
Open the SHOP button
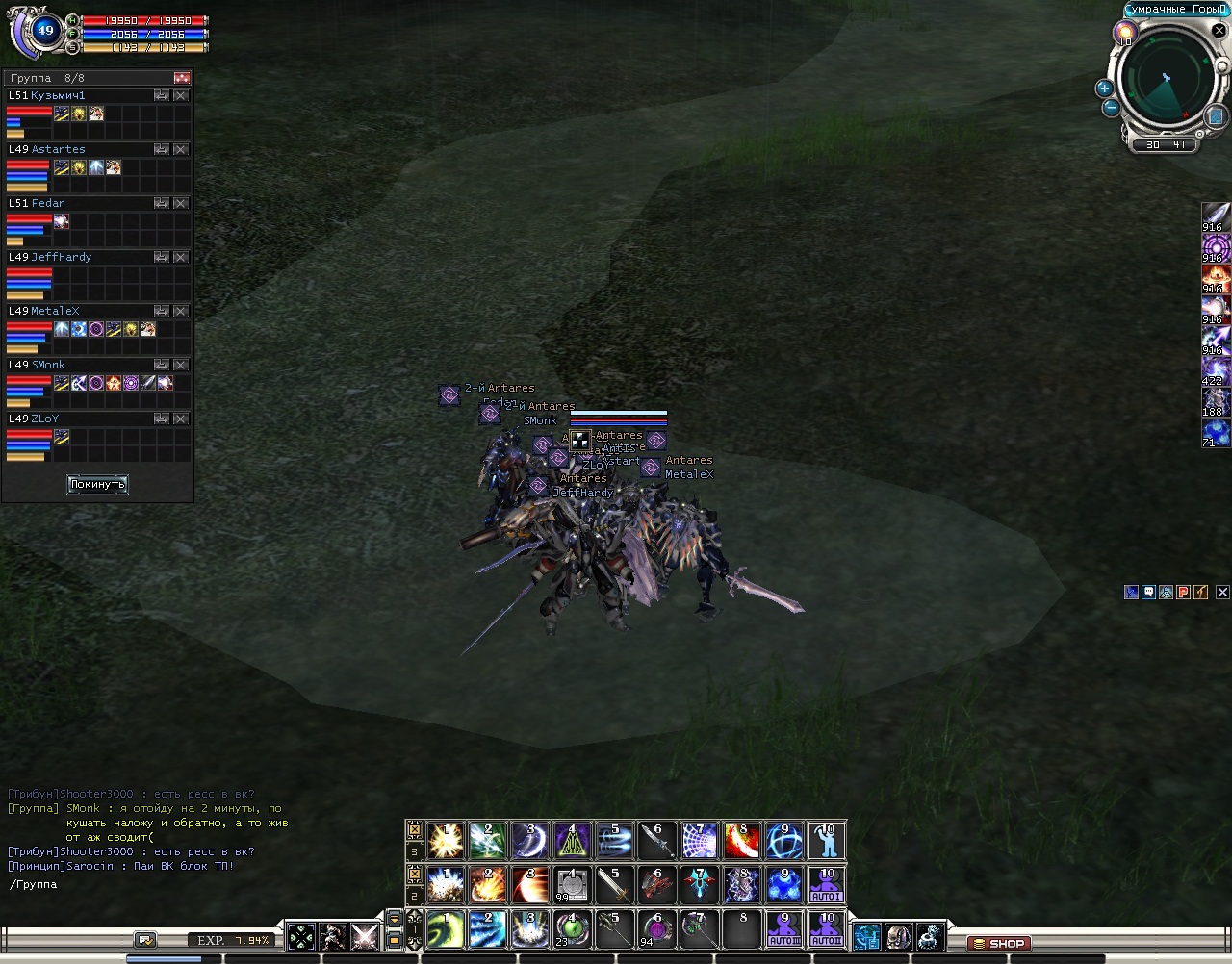coord(998,944)
